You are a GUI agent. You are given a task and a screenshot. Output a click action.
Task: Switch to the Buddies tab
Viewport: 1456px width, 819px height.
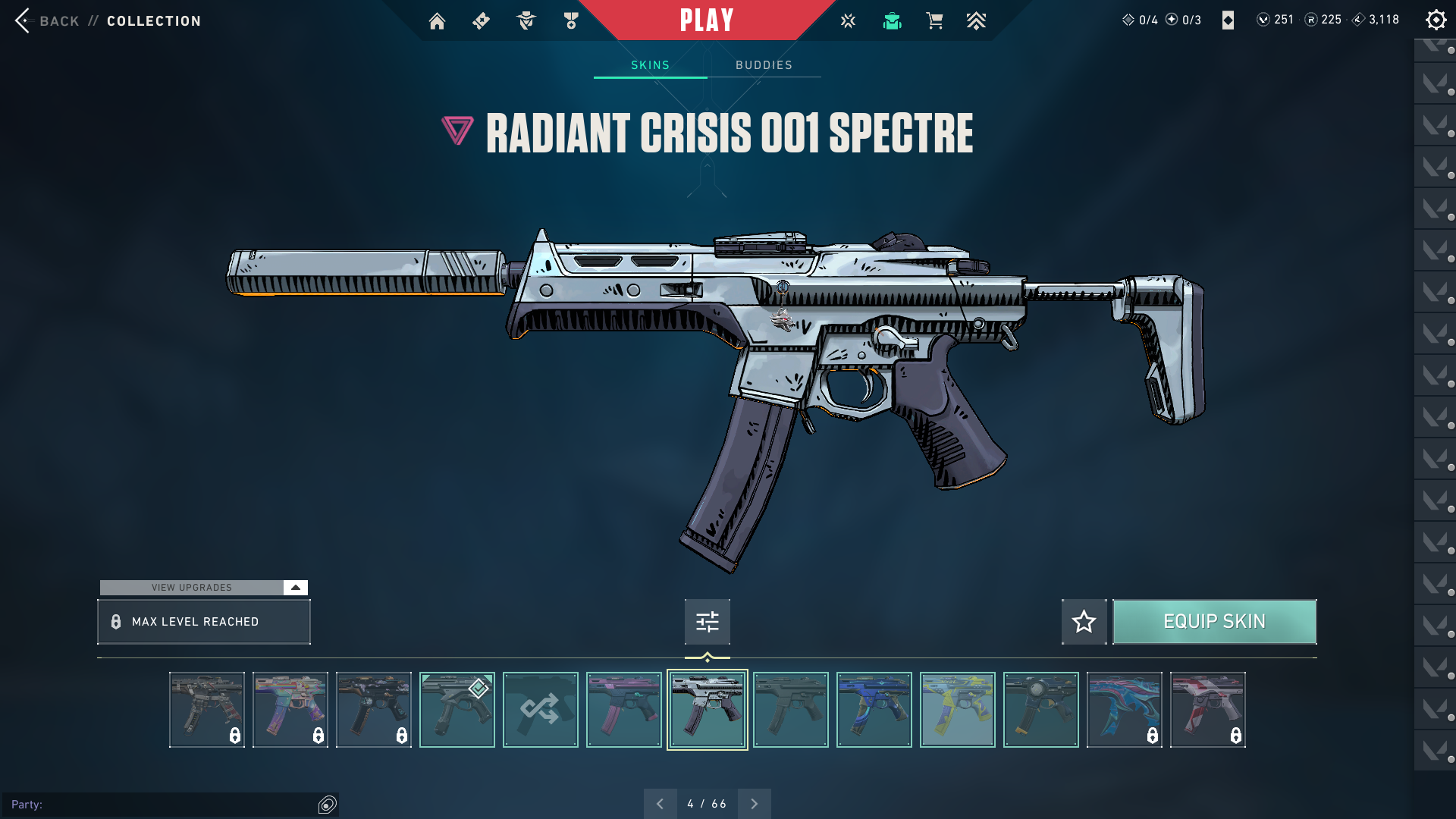(x=764, y=65)
